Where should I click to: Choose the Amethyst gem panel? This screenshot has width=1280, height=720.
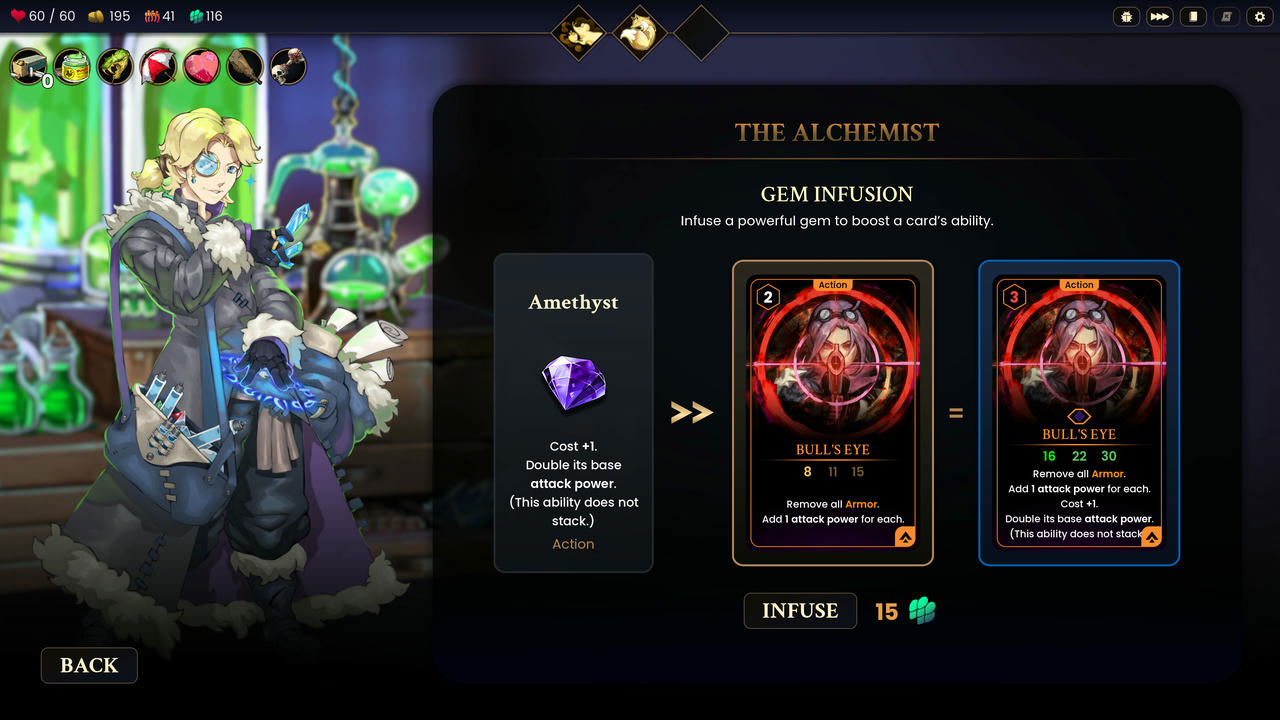(x=573, y=413)
